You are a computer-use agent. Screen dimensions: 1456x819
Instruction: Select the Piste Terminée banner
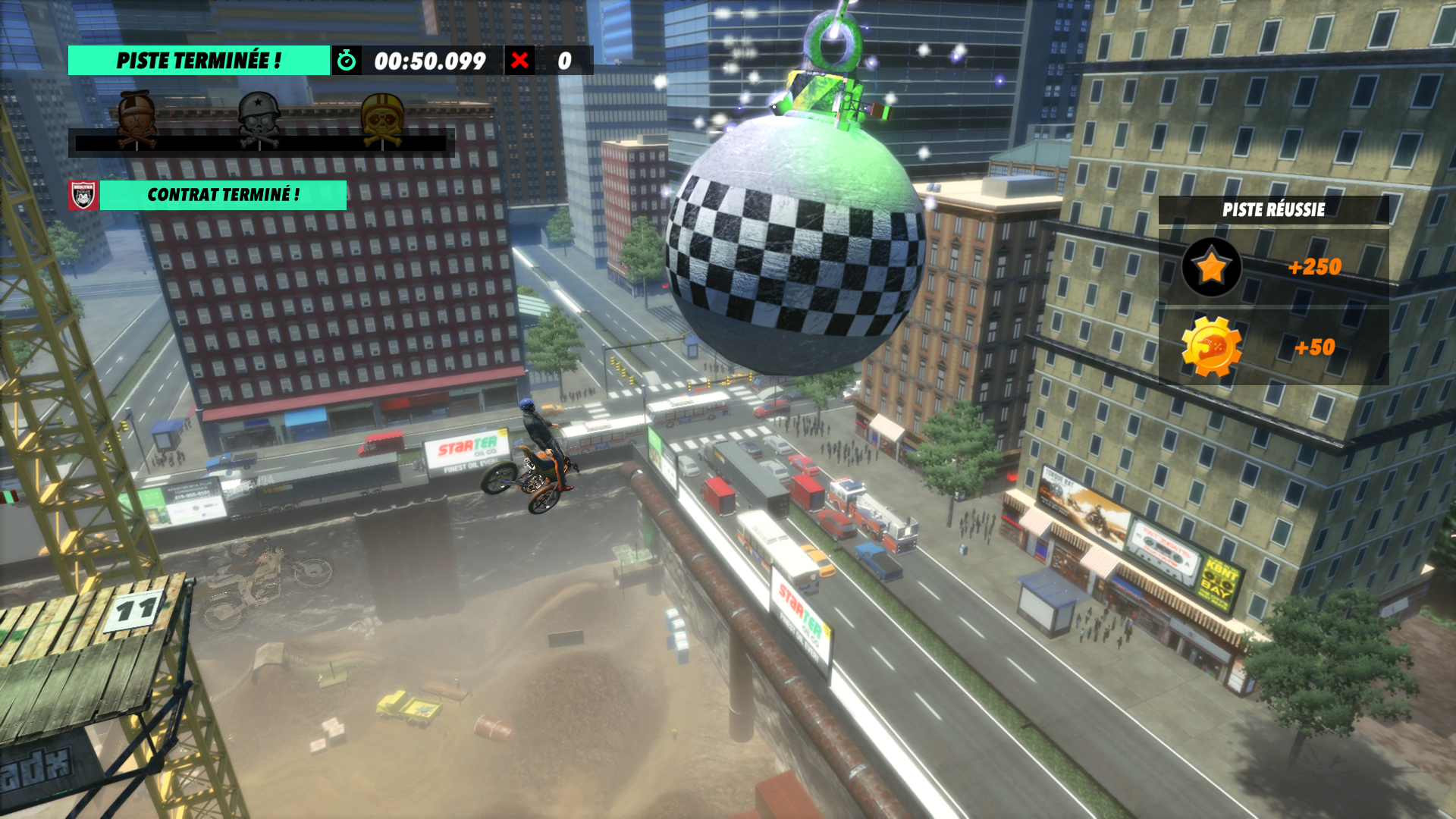tap(199, 61)
